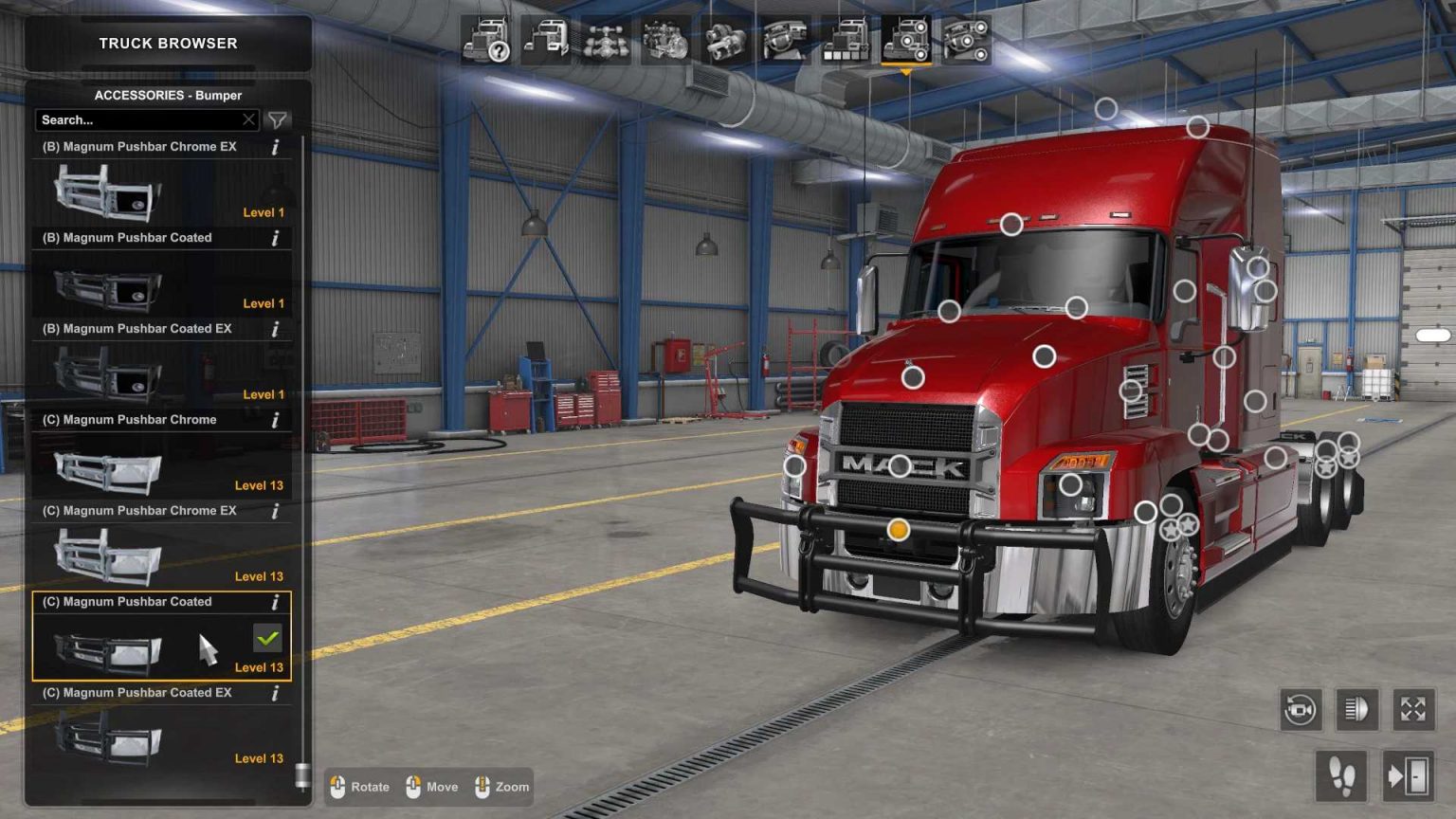Toggle the showroom headlights icon
Viewport: 1456px width, 819px height.
(1357, 709)
